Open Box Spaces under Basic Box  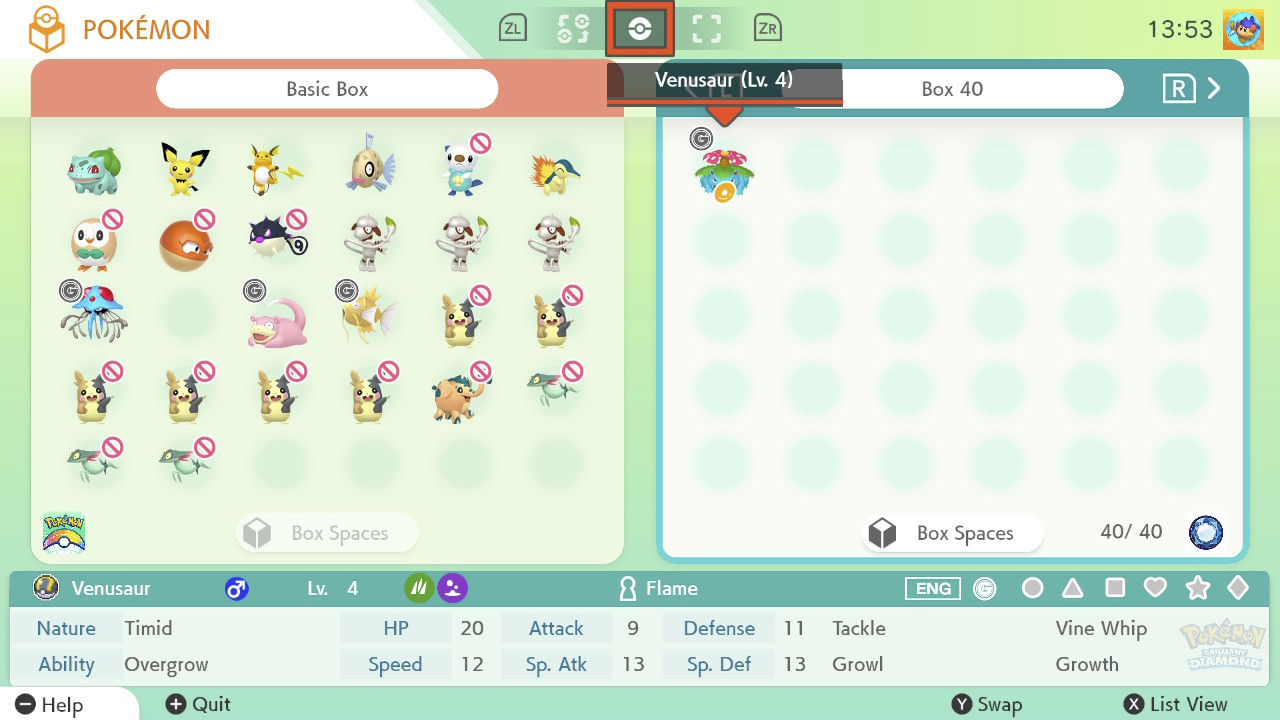(x=327, y=533)
